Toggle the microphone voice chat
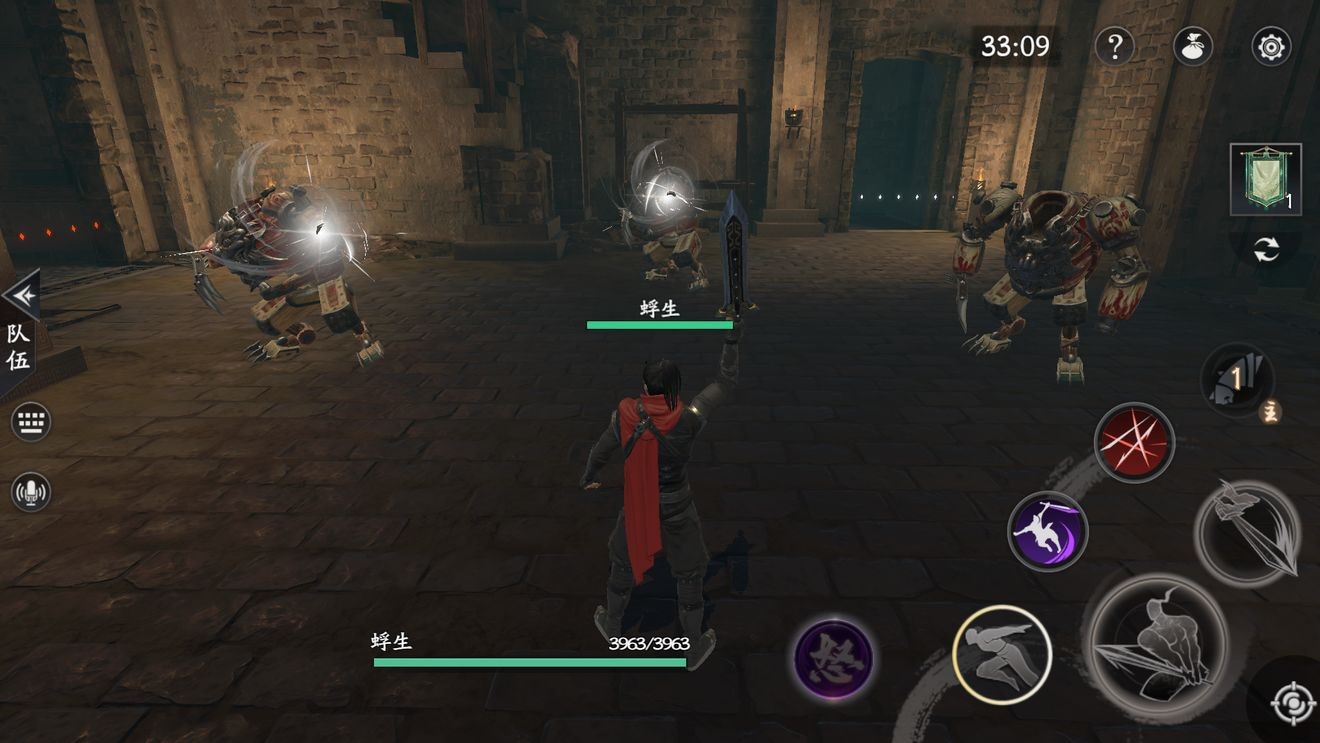This screenshot has width=1320, height=743. [30, 491]
